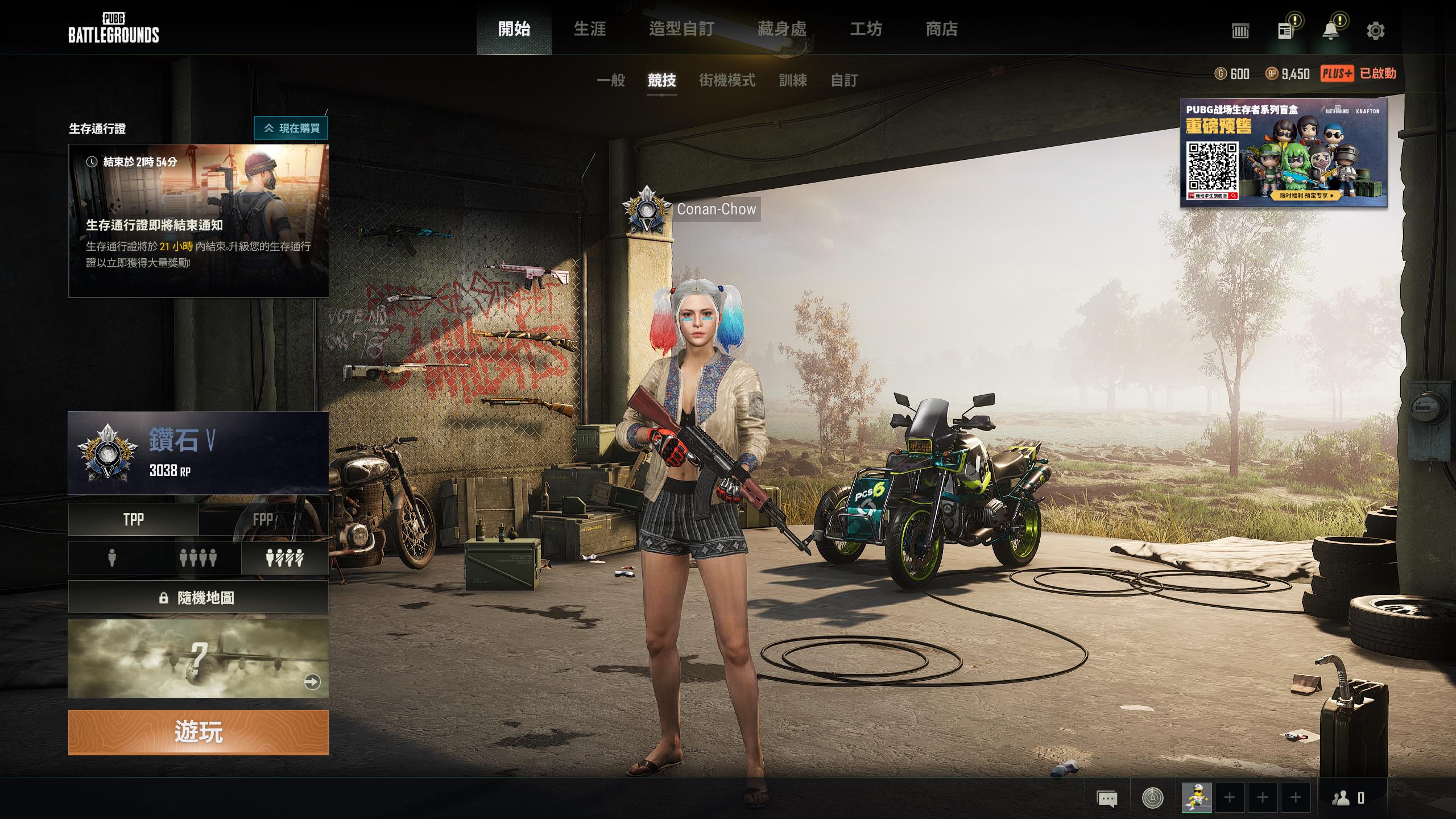Viewport: 1456px width, 819px height.
Task: Choose the solo single-player team size
Action: click(112, 558)
